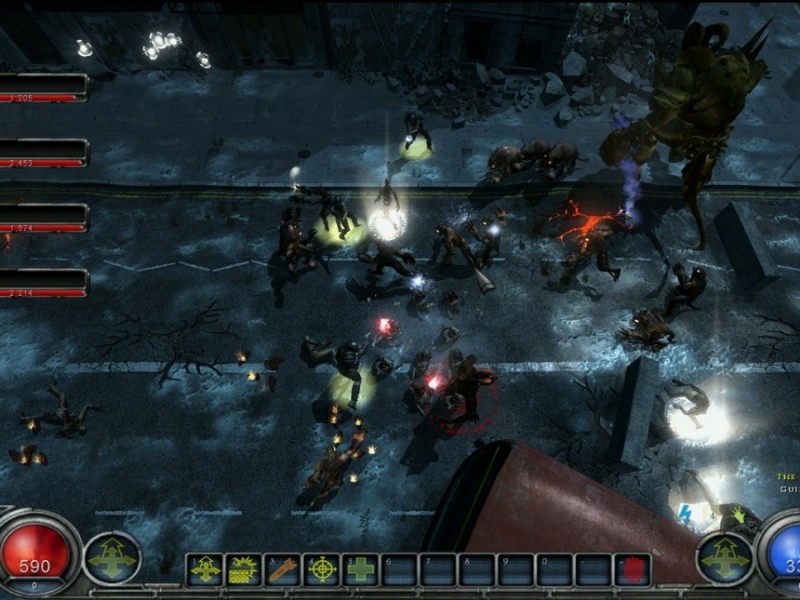Open the round skill button beside the blue orb
Image resolution: width=800 pixels, height=600 pixels.
click(x=724, y=558)
